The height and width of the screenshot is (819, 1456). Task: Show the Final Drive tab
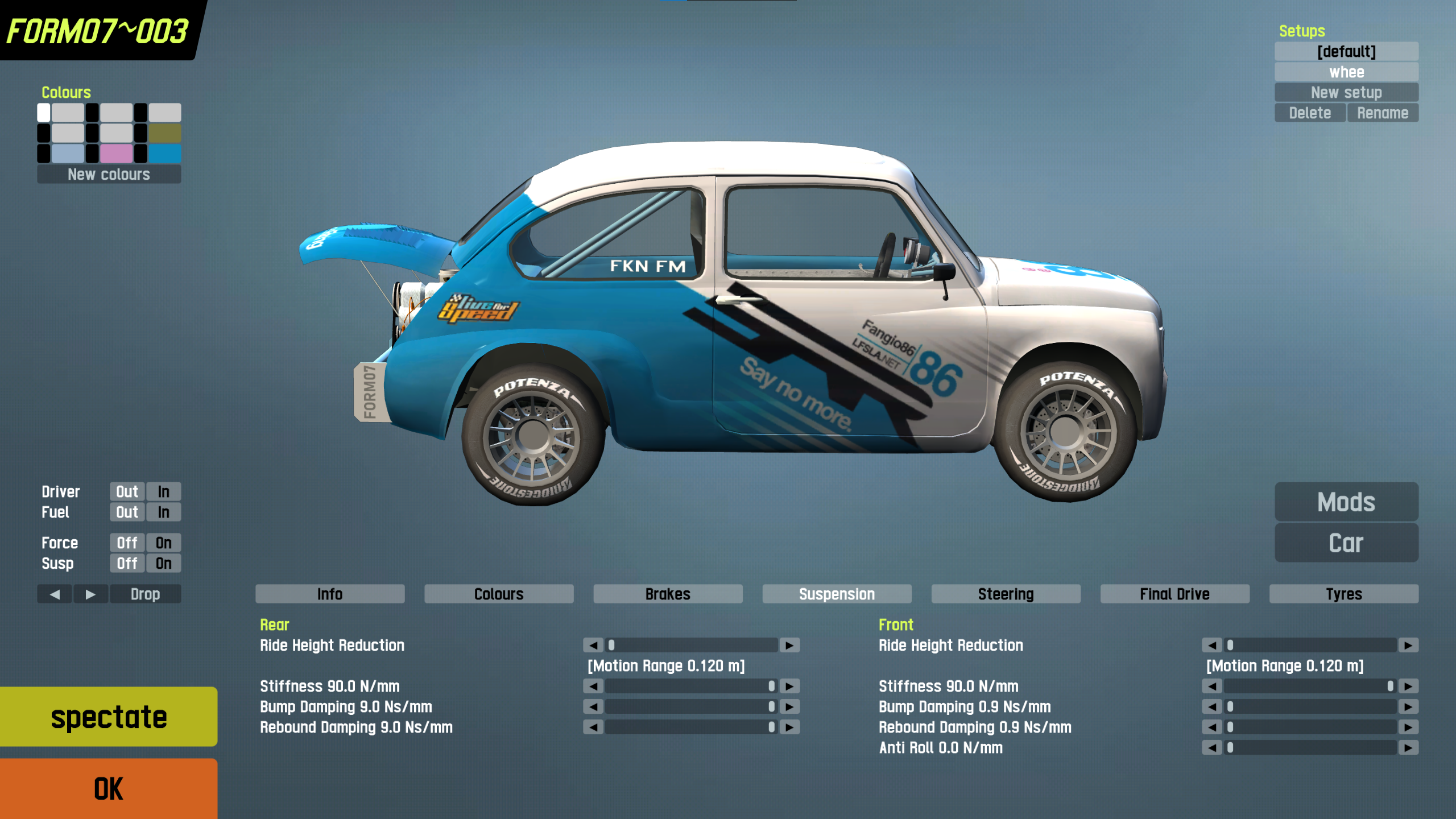tap(1174, 594)
